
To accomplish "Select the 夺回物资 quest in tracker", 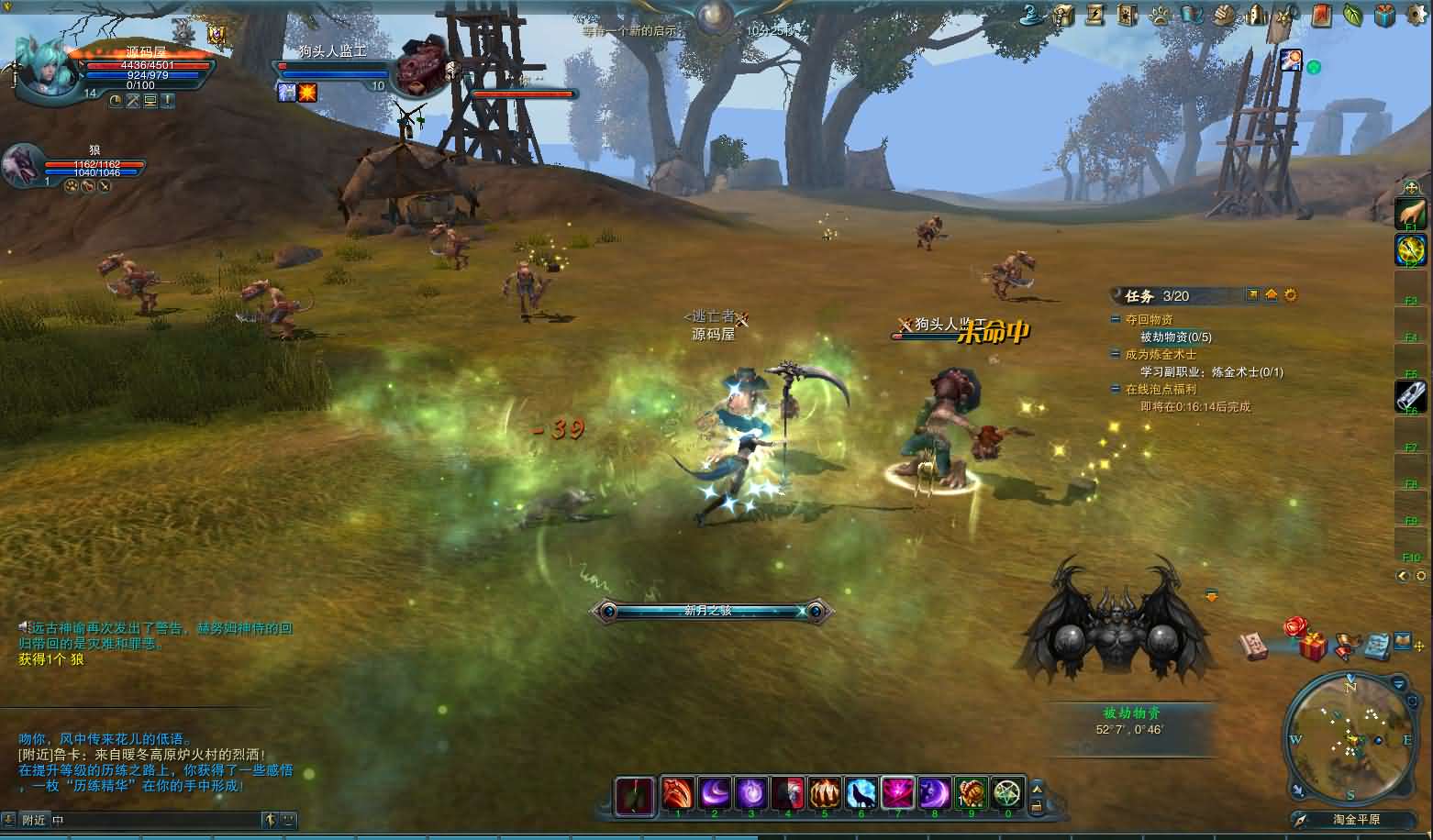I will pyautogui.click(x=1149, y=320).
